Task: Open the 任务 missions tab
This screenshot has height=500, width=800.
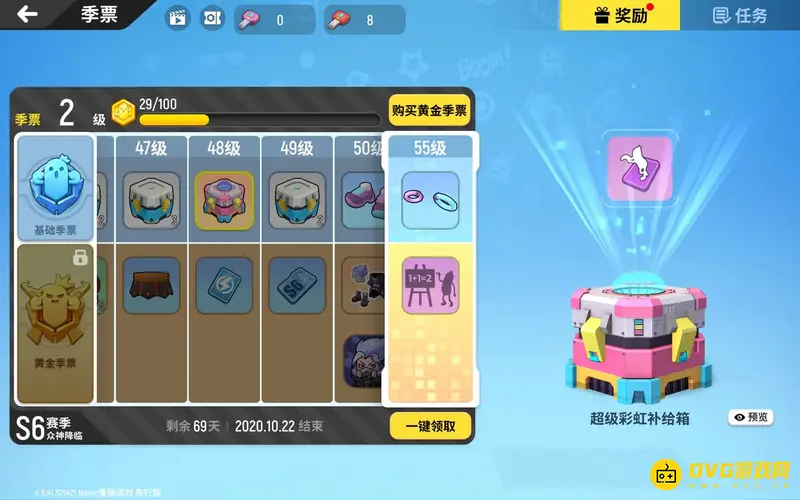Action: (x=740, y=15)
